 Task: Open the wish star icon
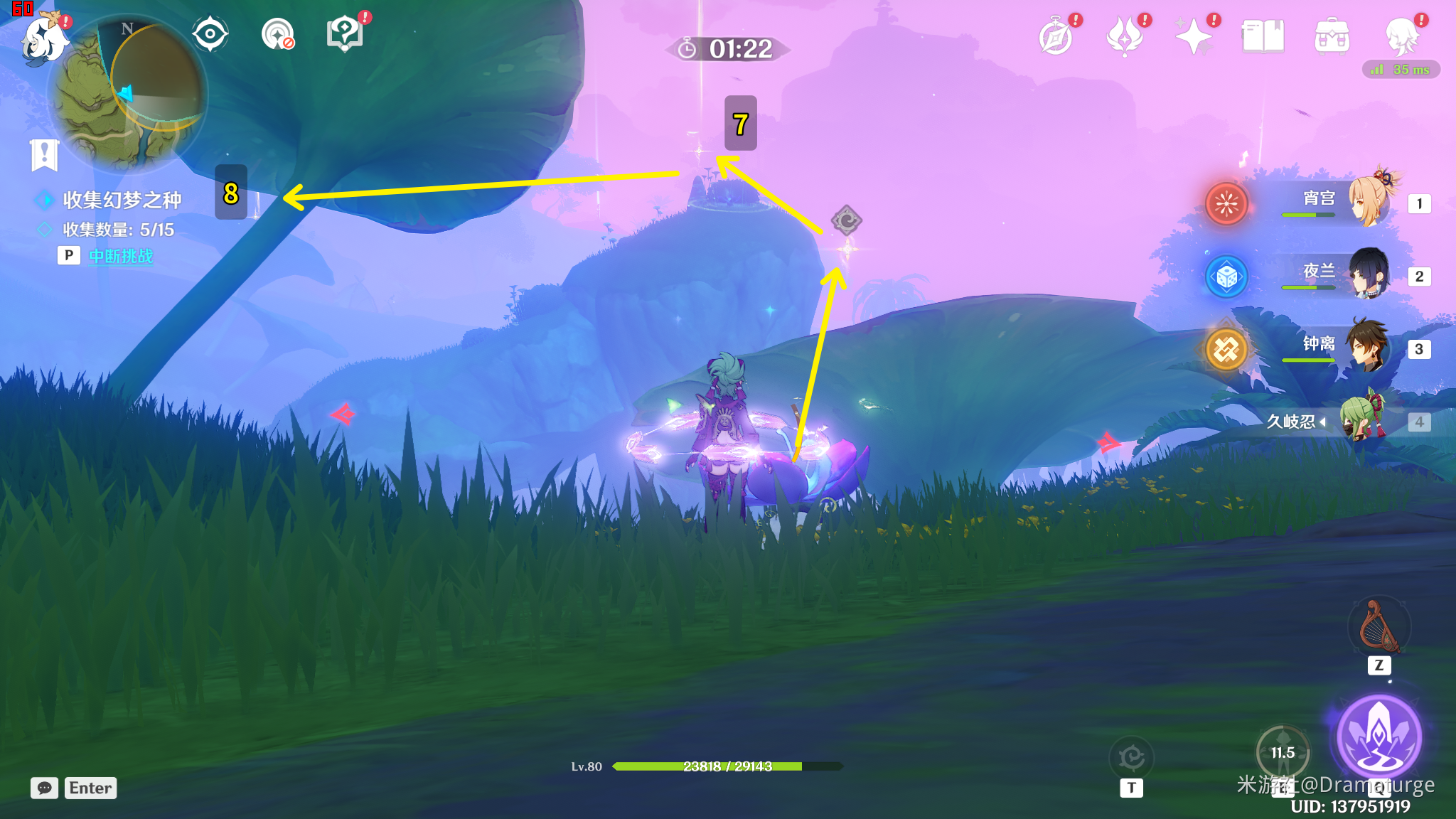tap(1194, 37)
